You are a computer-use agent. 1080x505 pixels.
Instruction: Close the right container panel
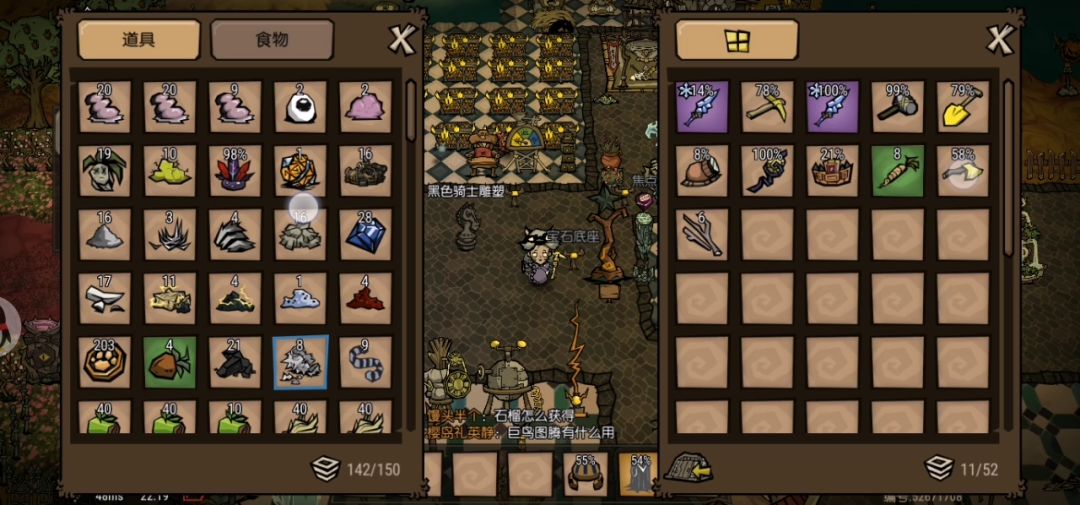click(x=1000, y=40)
